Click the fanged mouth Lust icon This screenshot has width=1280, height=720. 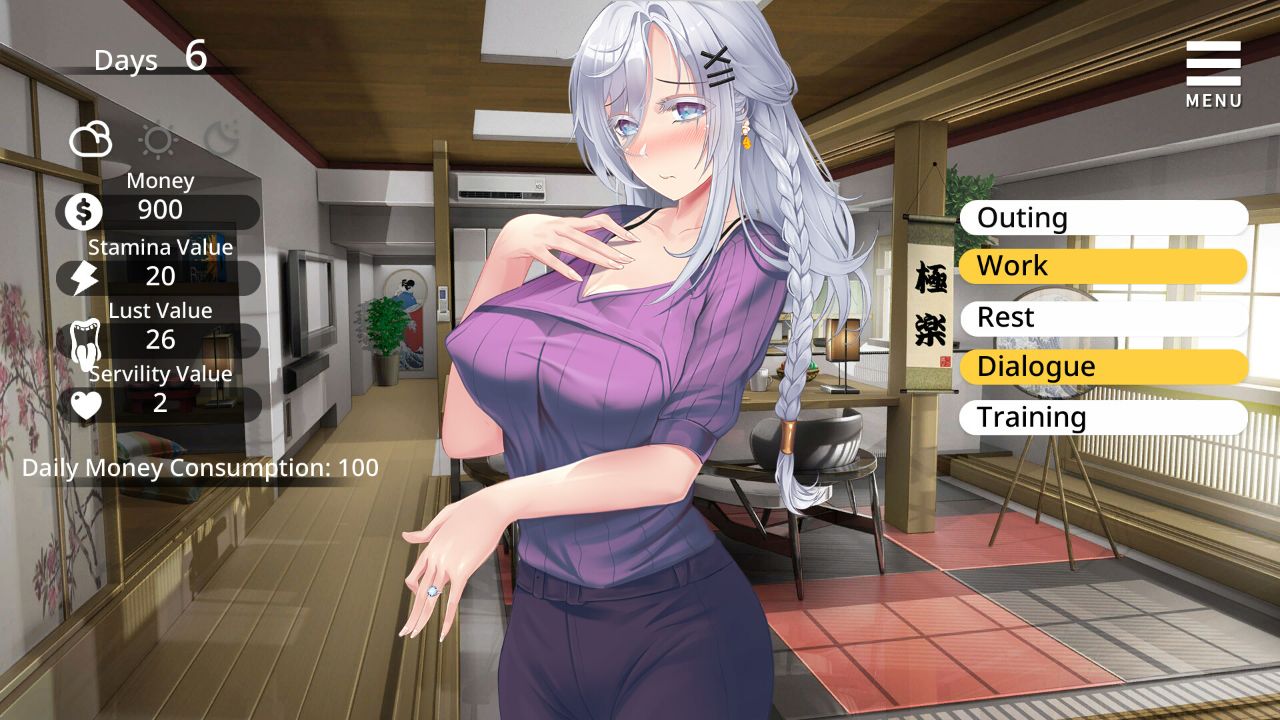(85, 341)
